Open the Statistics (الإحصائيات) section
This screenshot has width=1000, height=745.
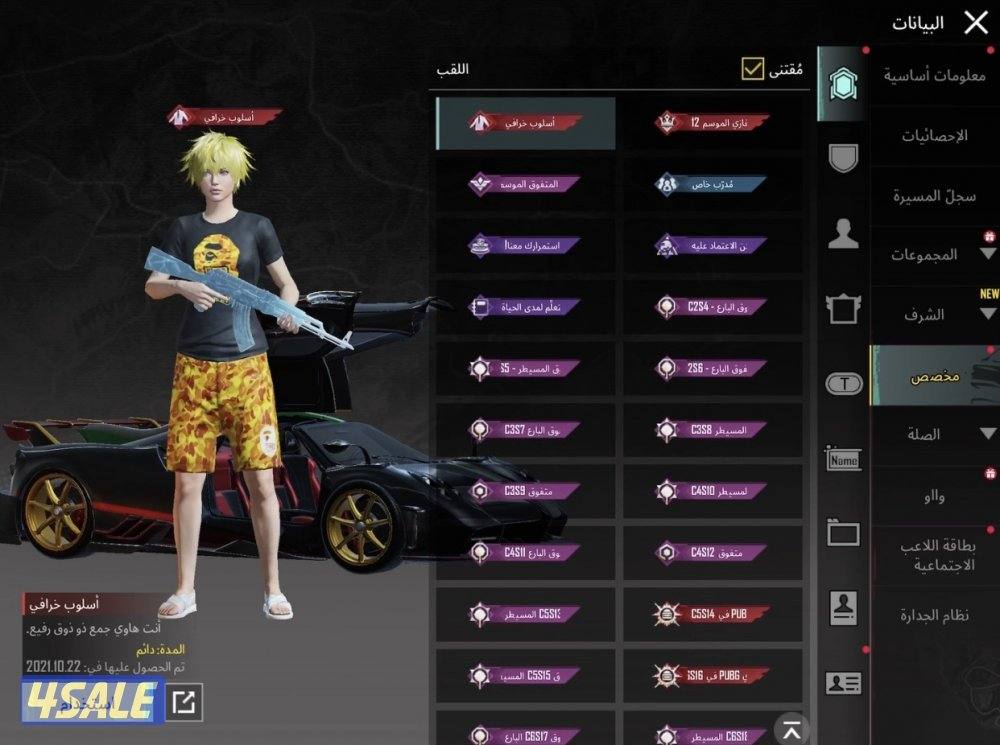934,135
